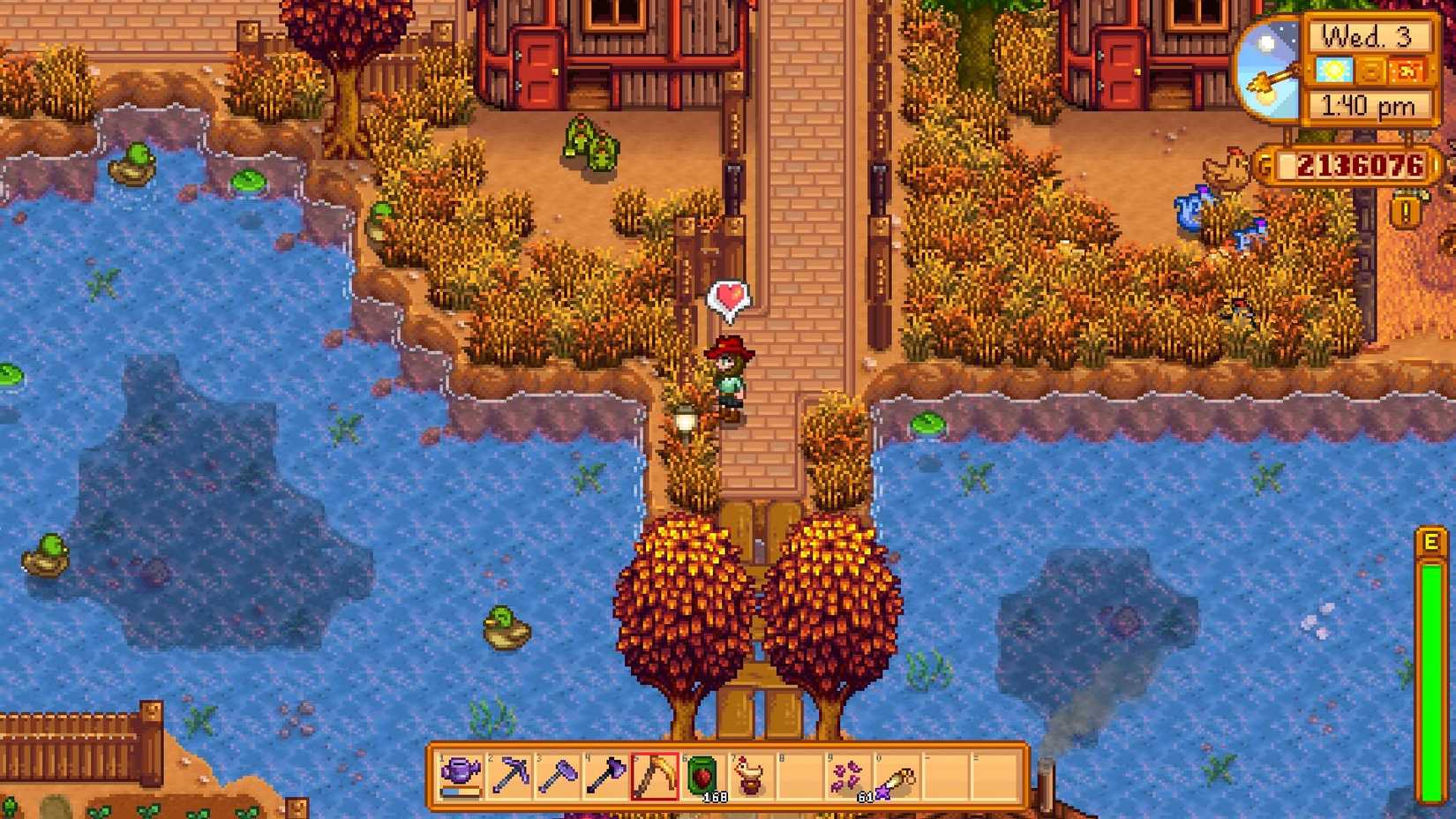Click the sun weather icon on the clock
The image size is (1456, 819).
coord(1332,71)
